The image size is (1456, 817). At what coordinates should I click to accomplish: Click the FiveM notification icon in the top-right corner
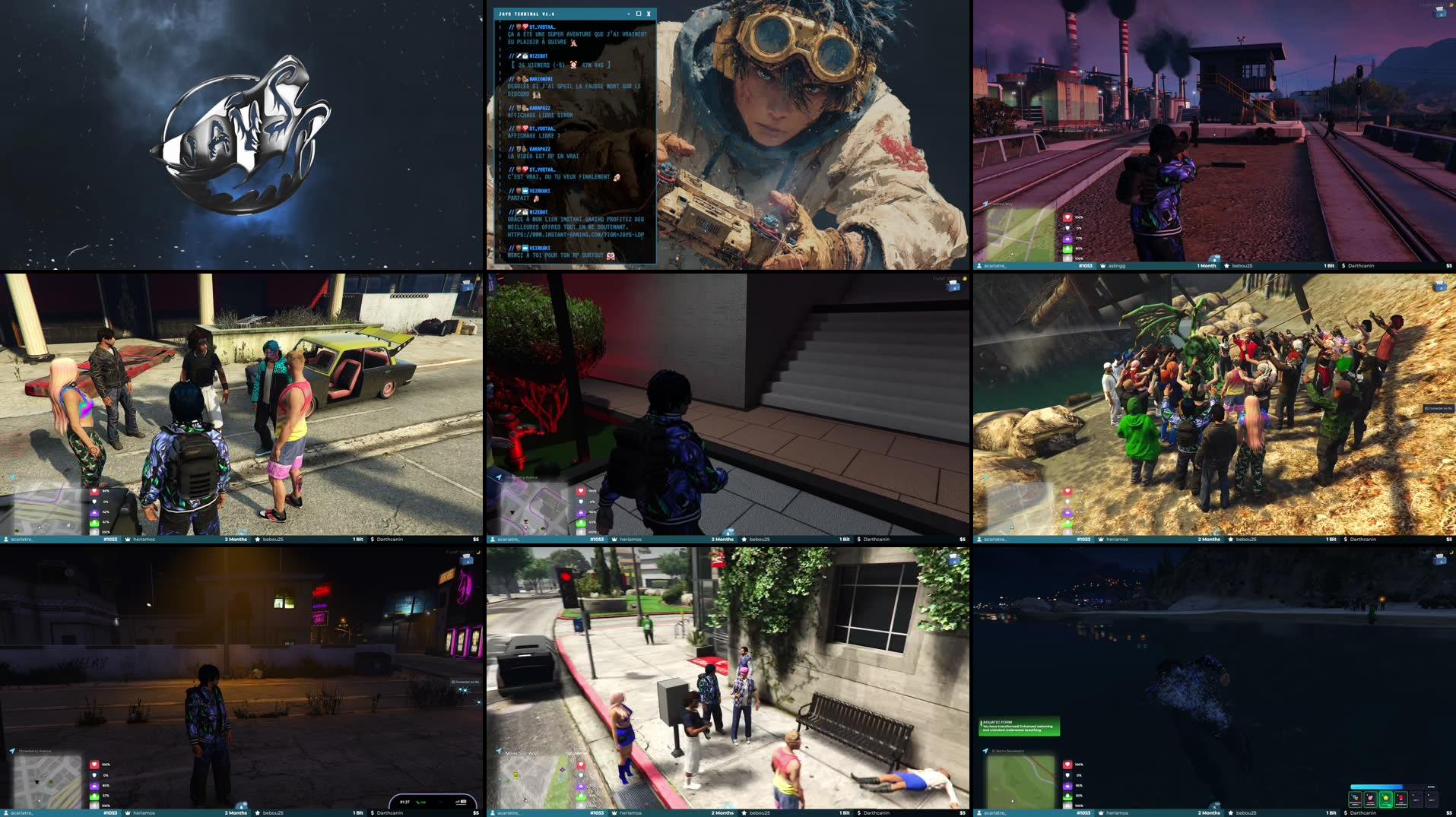[1441, 12]
